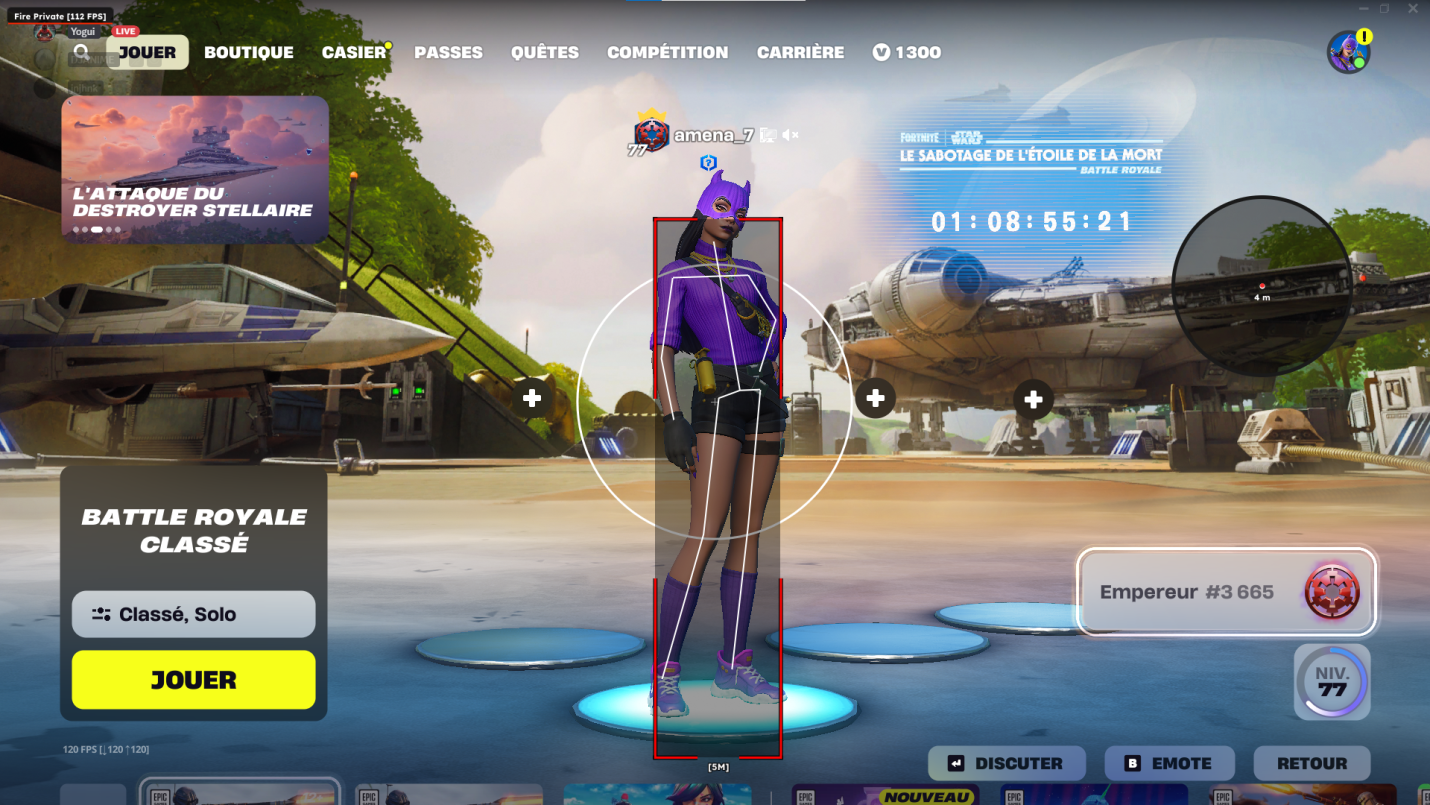Click the LIVE streaming indicator toggle
1430x805 pixels.
click(124, 30)
